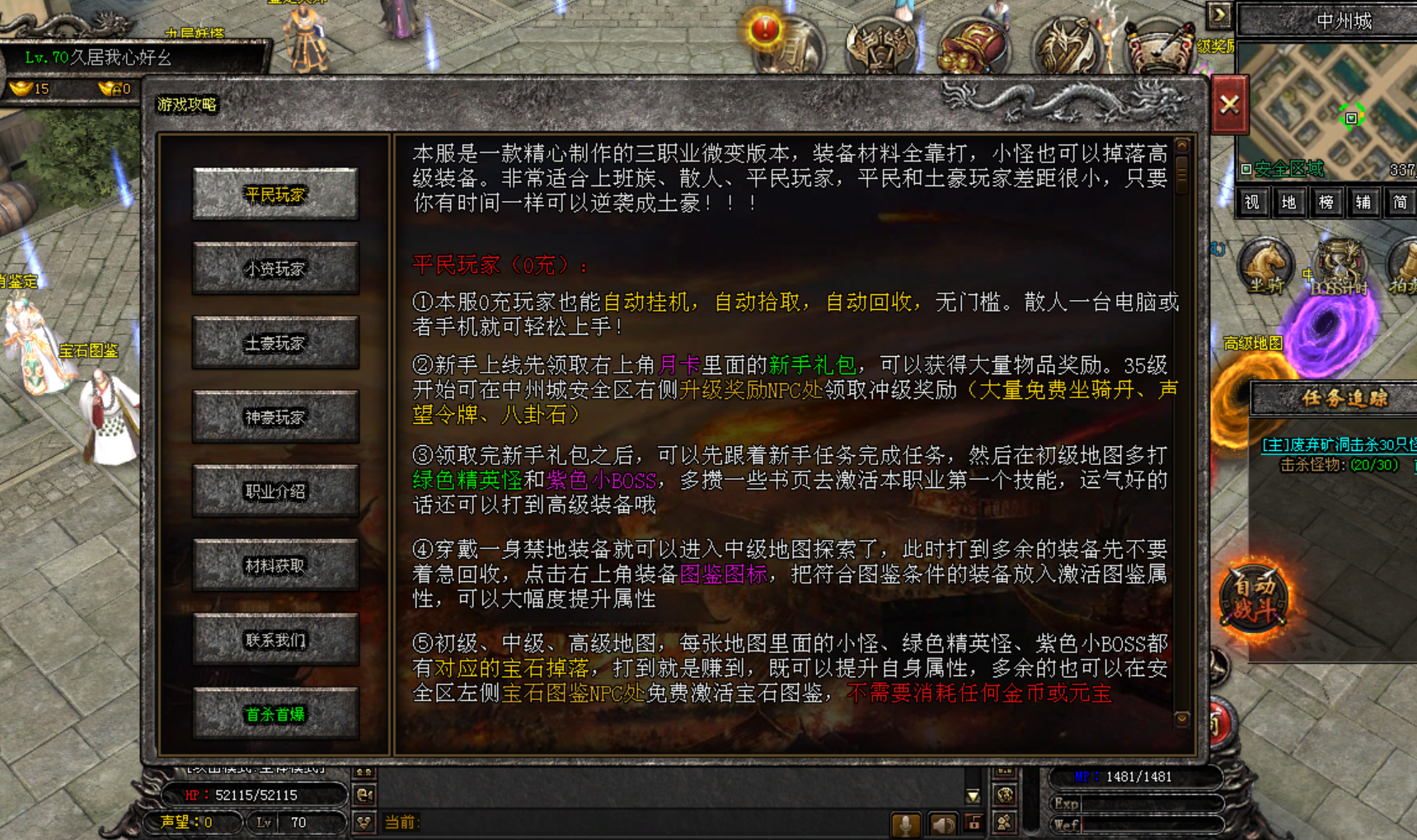
Task: Toggle the microphone on the bottom bar
Action: (907, 824)
